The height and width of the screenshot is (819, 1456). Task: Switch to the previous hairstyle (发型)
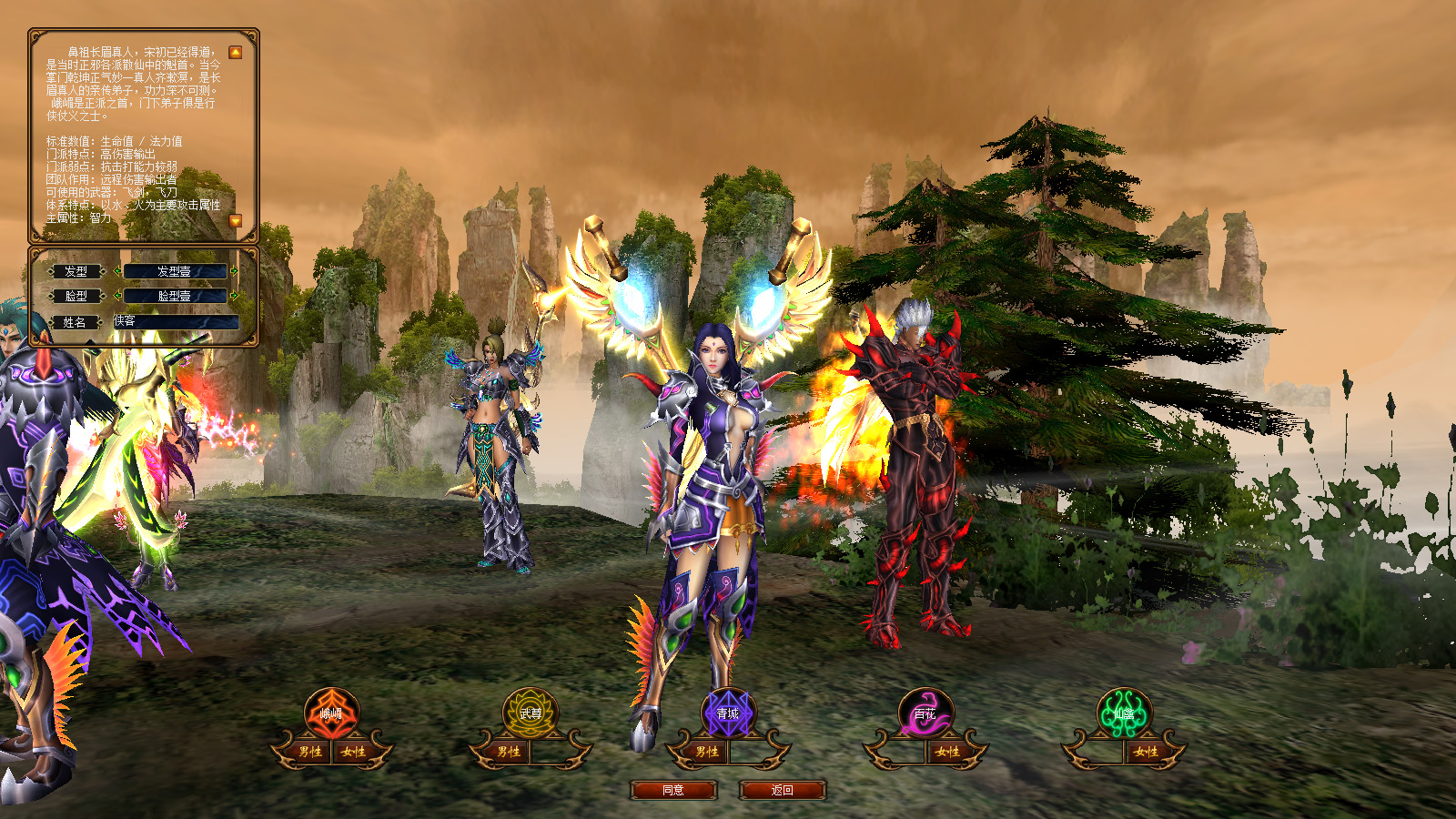point(117,271)
